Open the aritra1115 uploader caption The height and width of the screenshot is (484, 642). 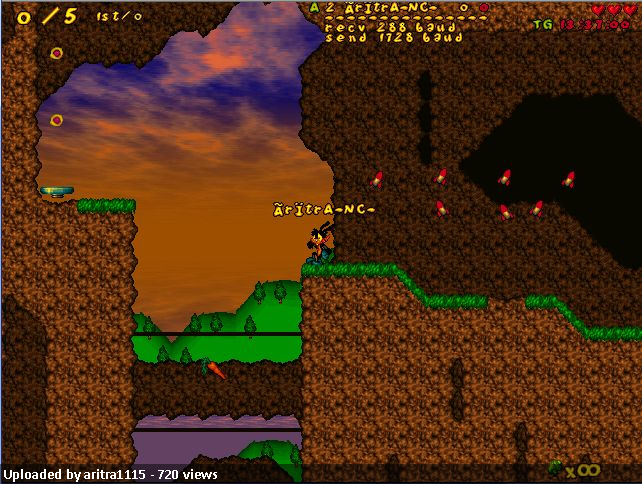click(110, 475)
